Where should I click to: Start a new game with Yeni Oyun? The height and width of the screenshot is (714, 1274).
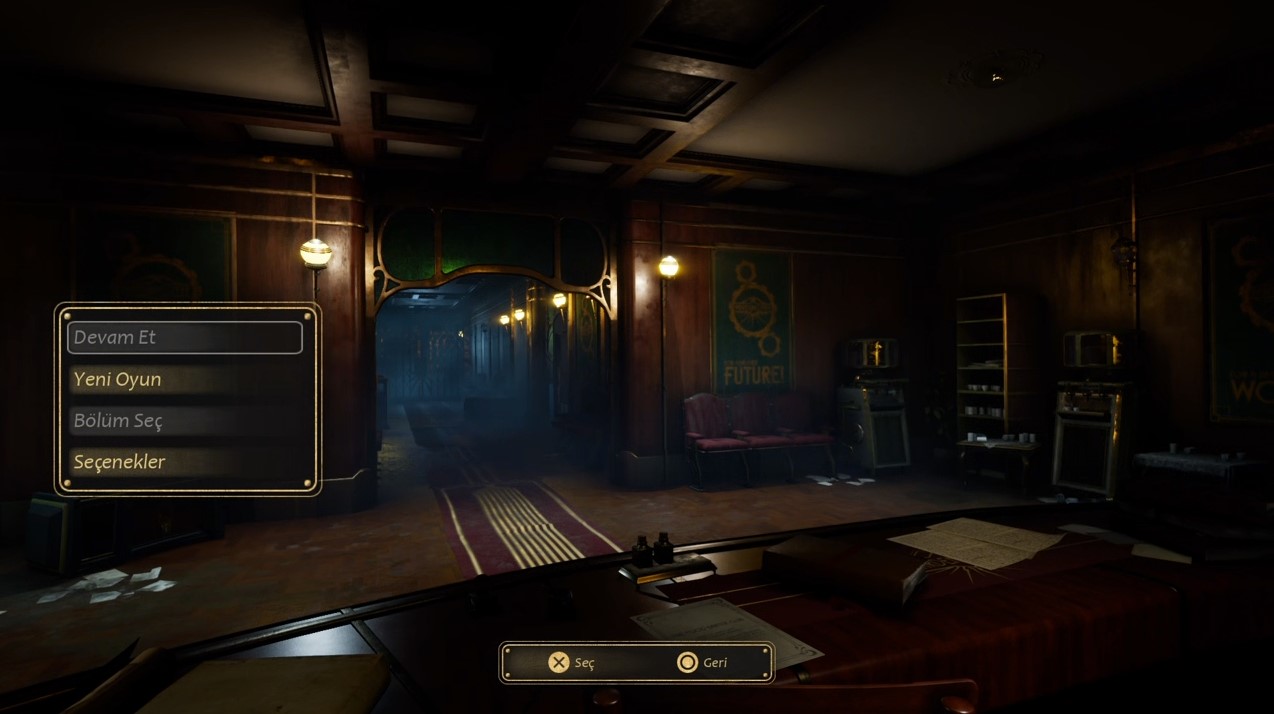click(x=184, y=380)
